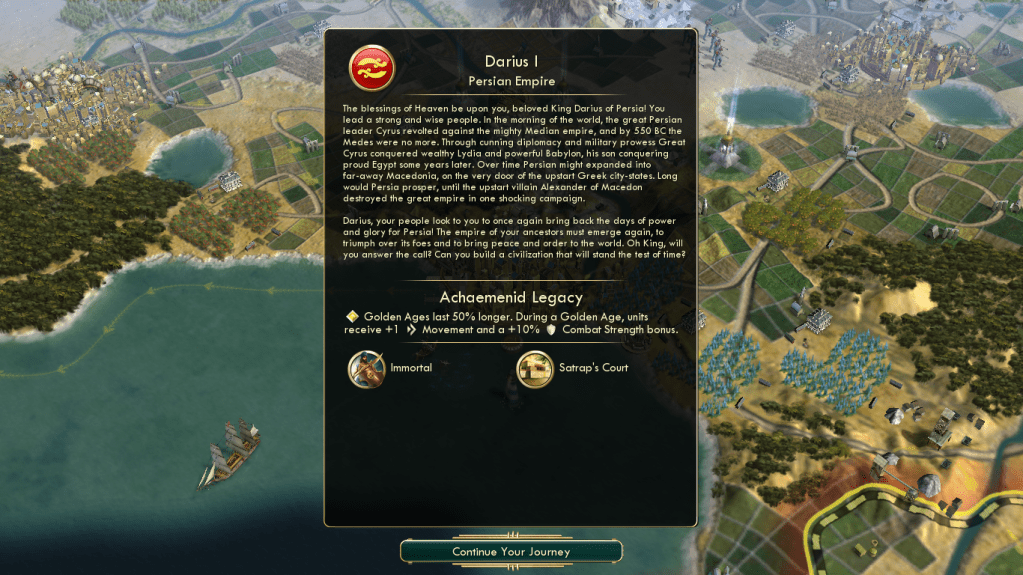1023x575 pixels.
Task: Click the Continue Your Journey button
Action: tap(511, 551)
